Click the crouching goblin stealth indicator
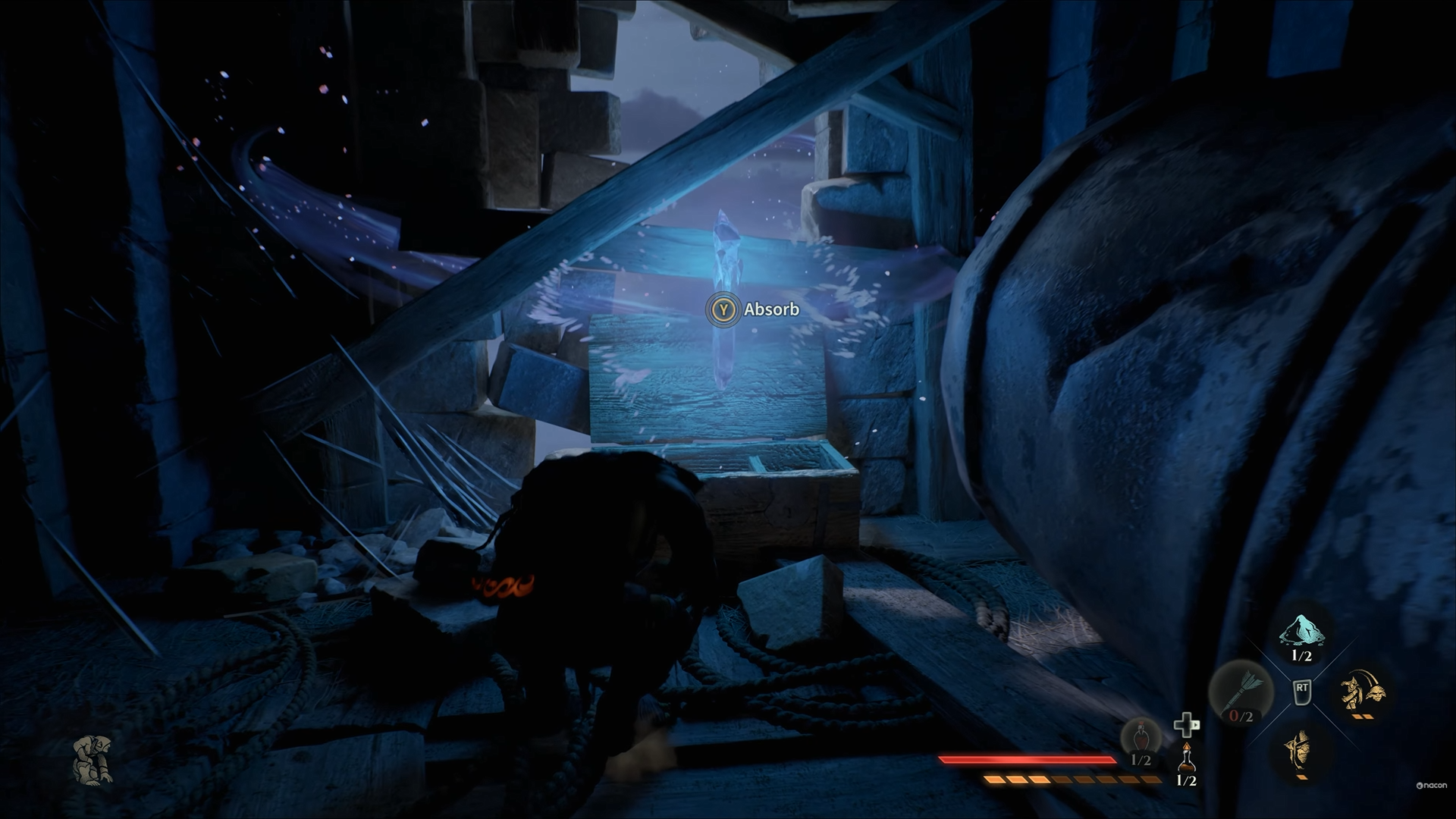The height and width of the screenshot is (819, 1456). tap(93, 759)
